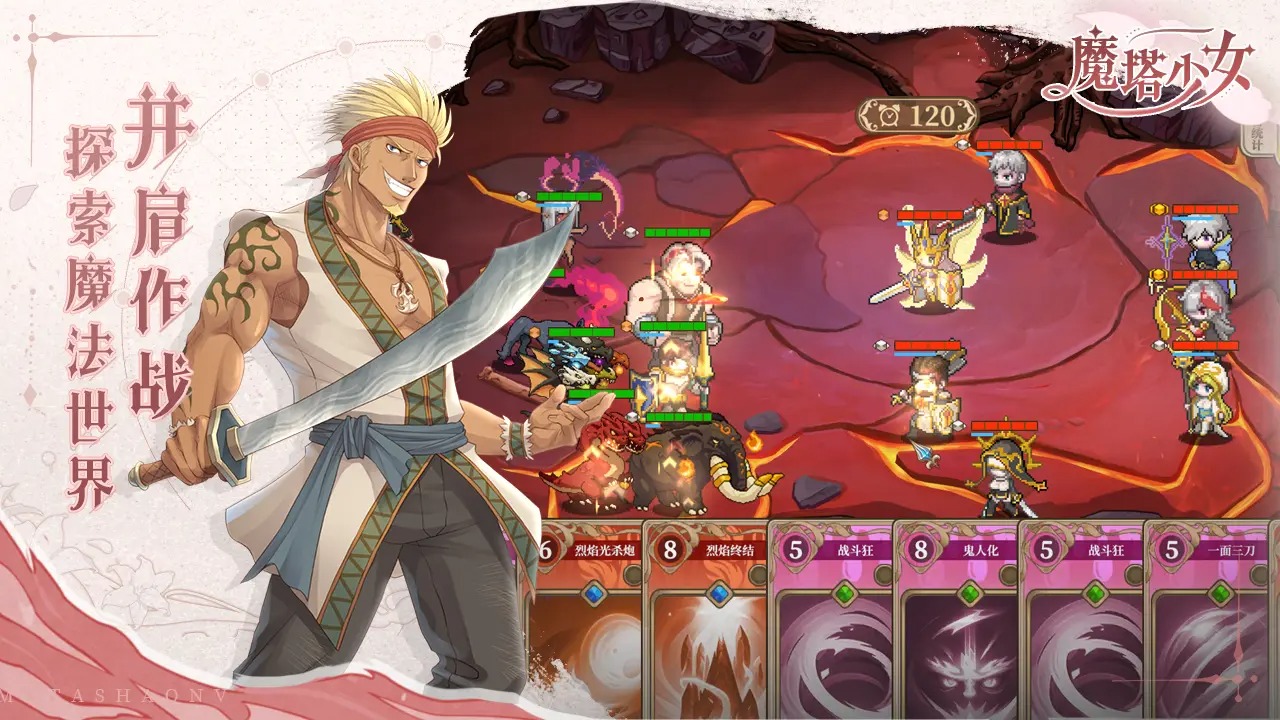Select the 烈焰光杀炮 skill card

pyautogui.click(x=585, y=620)
